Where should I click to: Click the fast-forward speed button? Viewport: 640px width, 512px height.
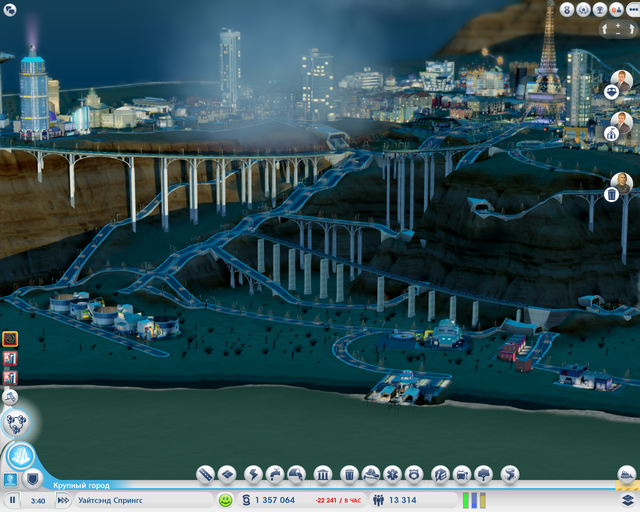click(x=63, y=499)
